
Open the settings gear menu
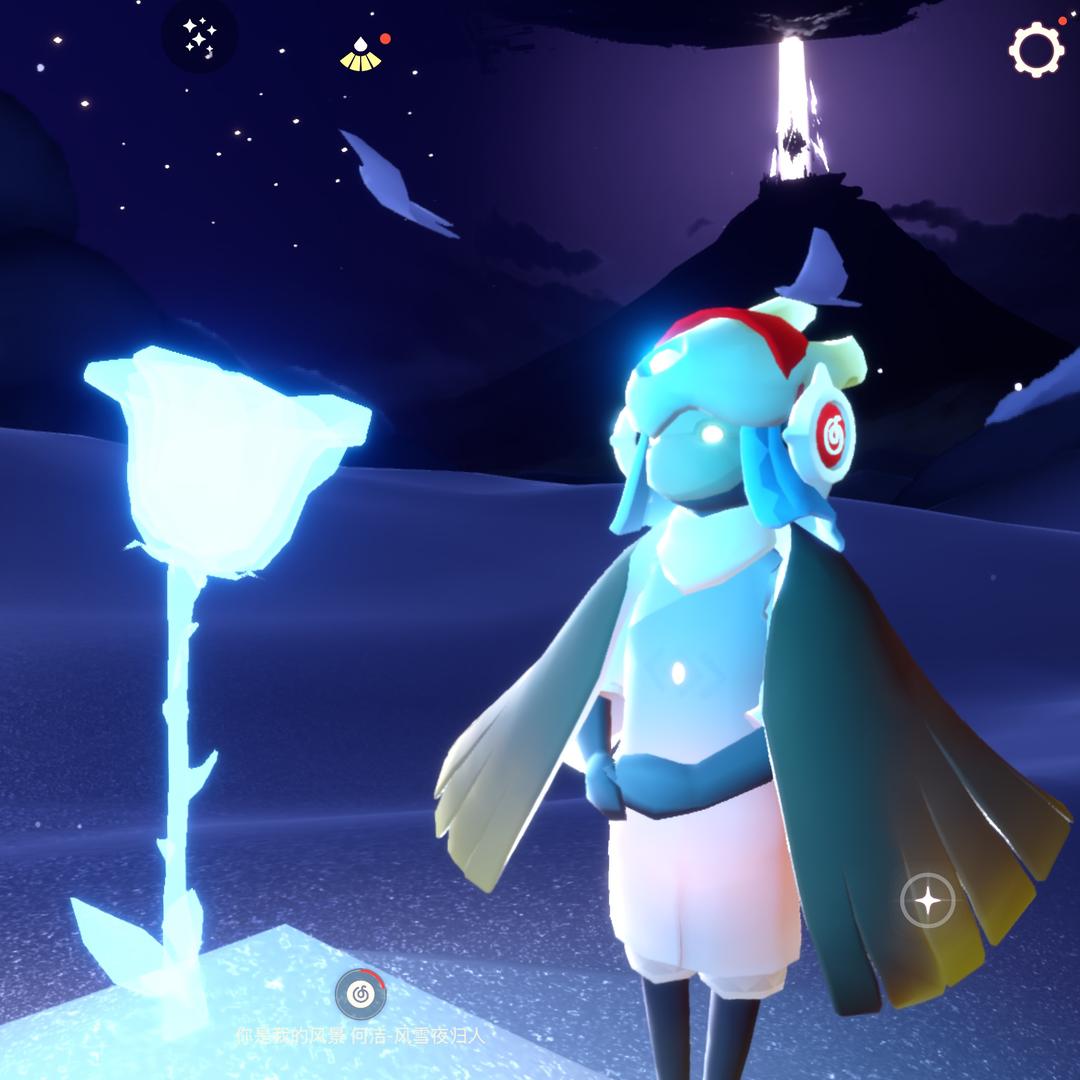(1035, 48)
